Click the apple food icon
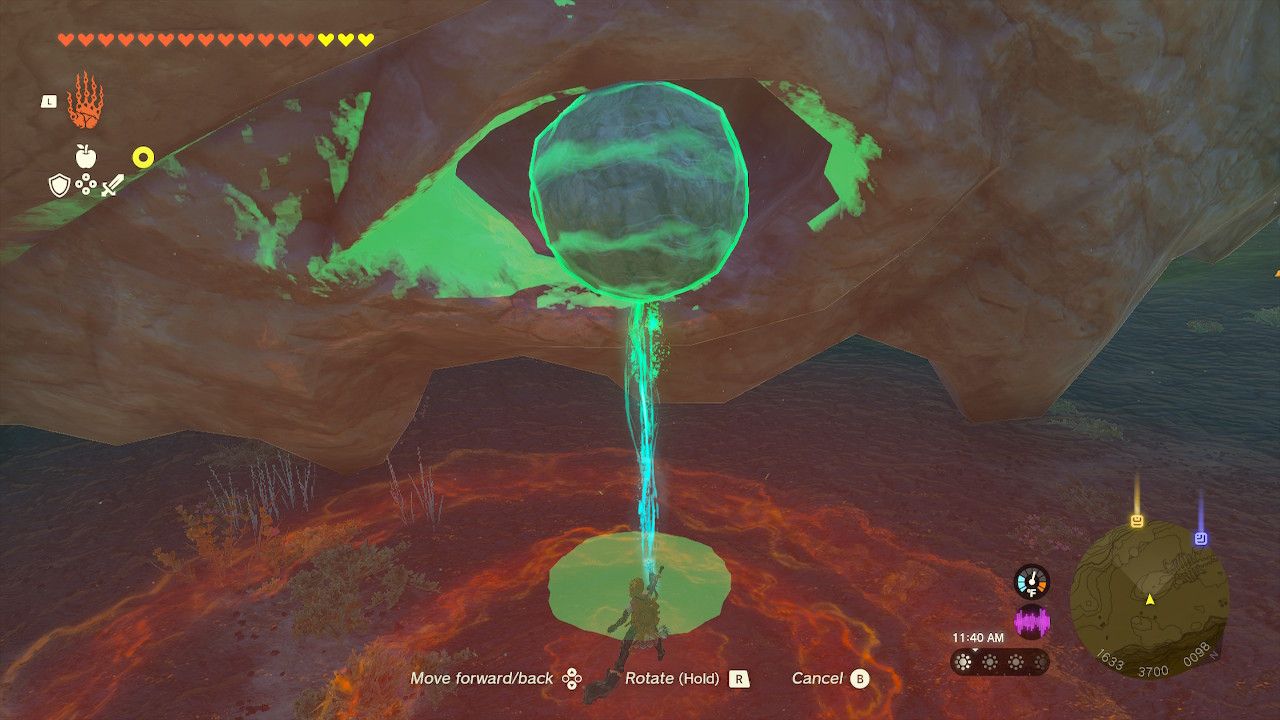Screen dimensions: 1280x720 [x=85, y=156]
